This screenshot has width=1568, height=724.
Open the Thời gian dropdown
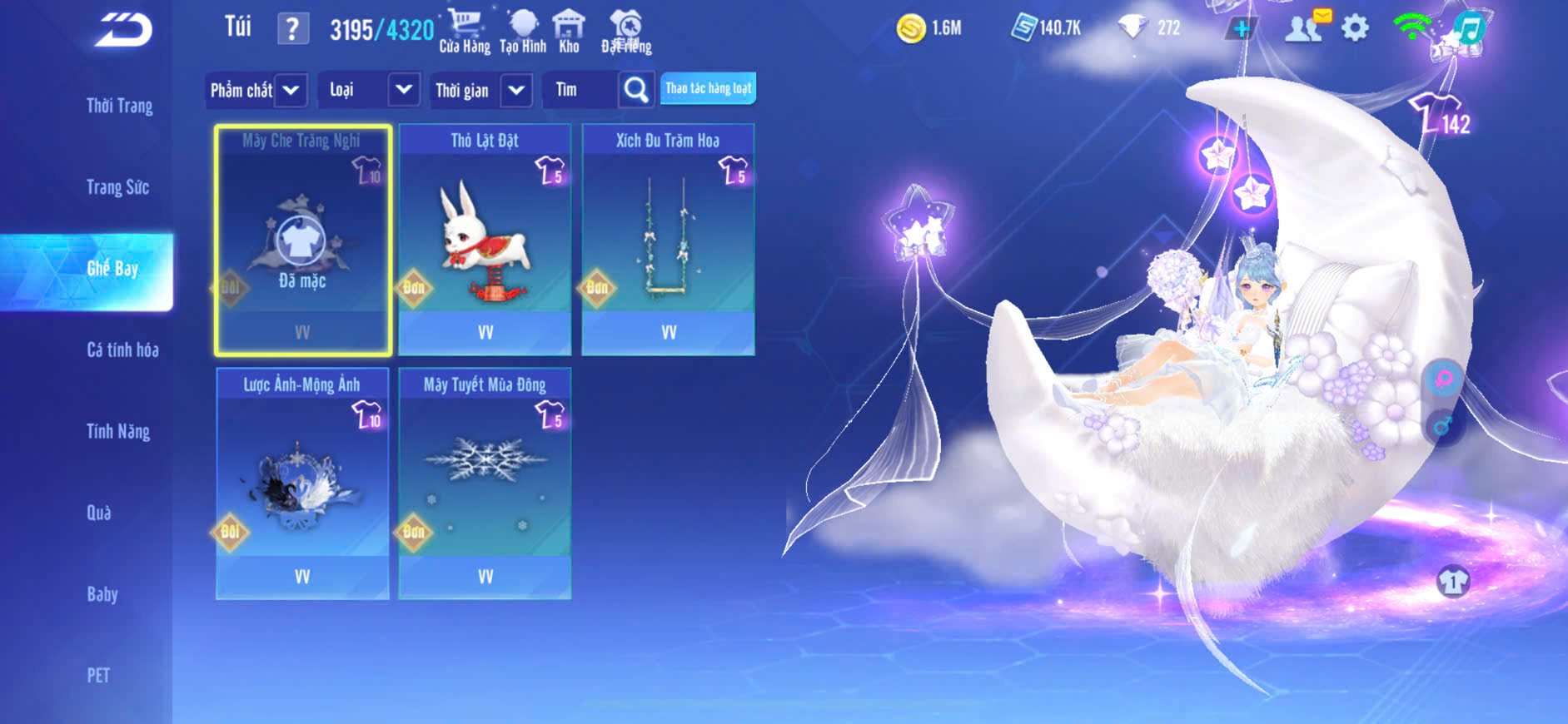click(481, 90)
